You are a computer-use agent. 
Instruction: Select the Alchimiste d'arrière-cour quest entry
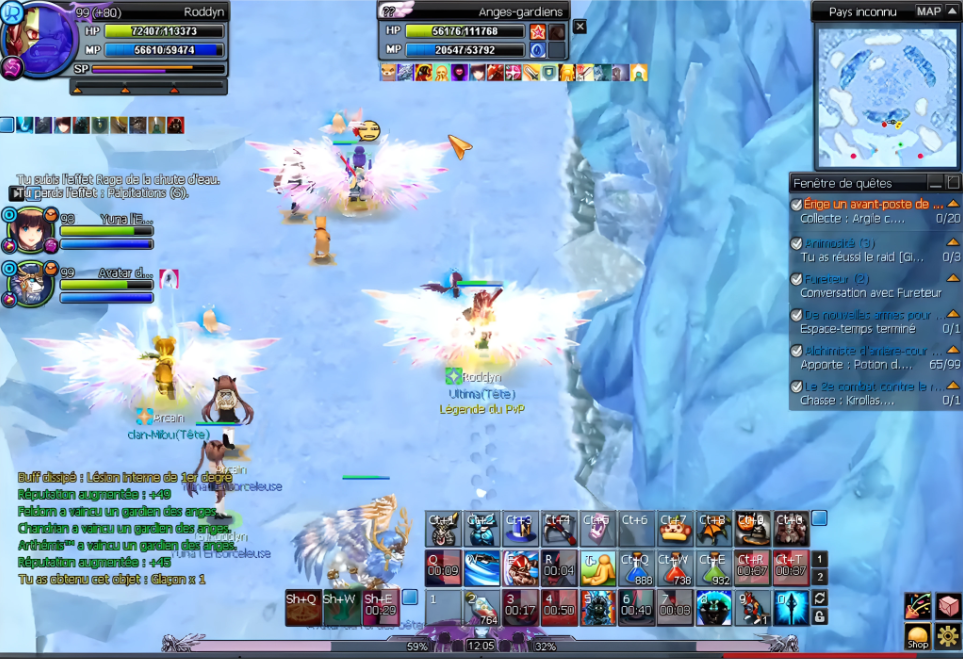(x=869, y=351)
